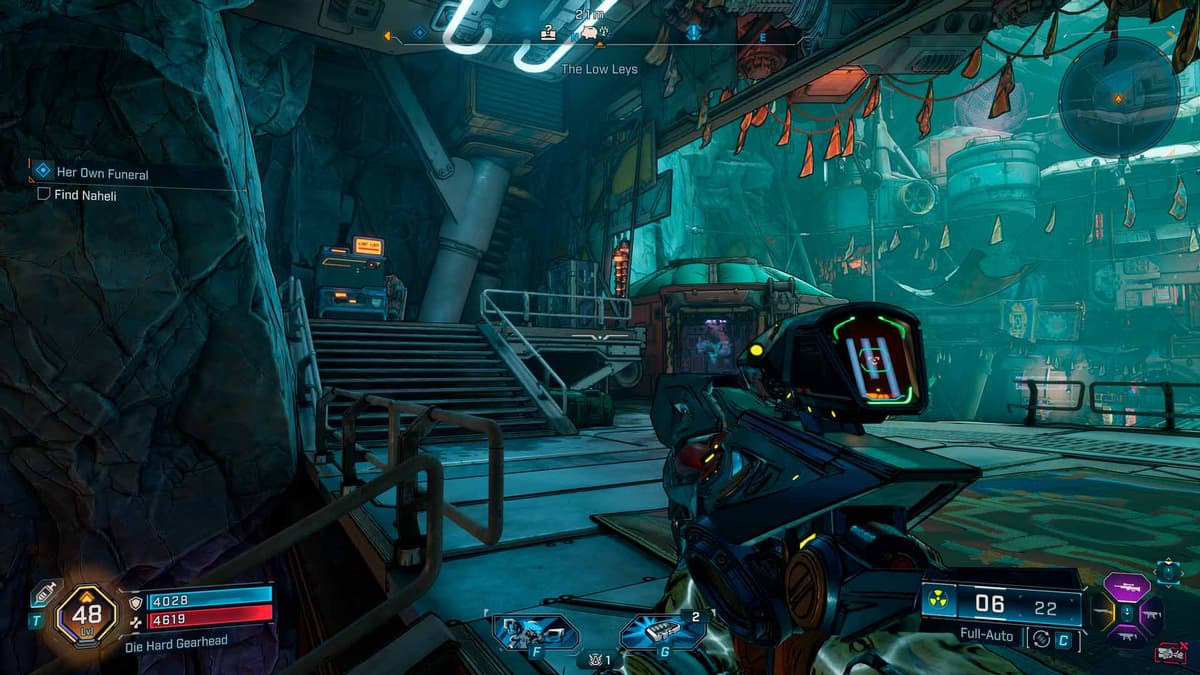Viewport: 1200px width, 675px height.
Task: Use the repkit syringe icon
Action: [x=41, y=593]
